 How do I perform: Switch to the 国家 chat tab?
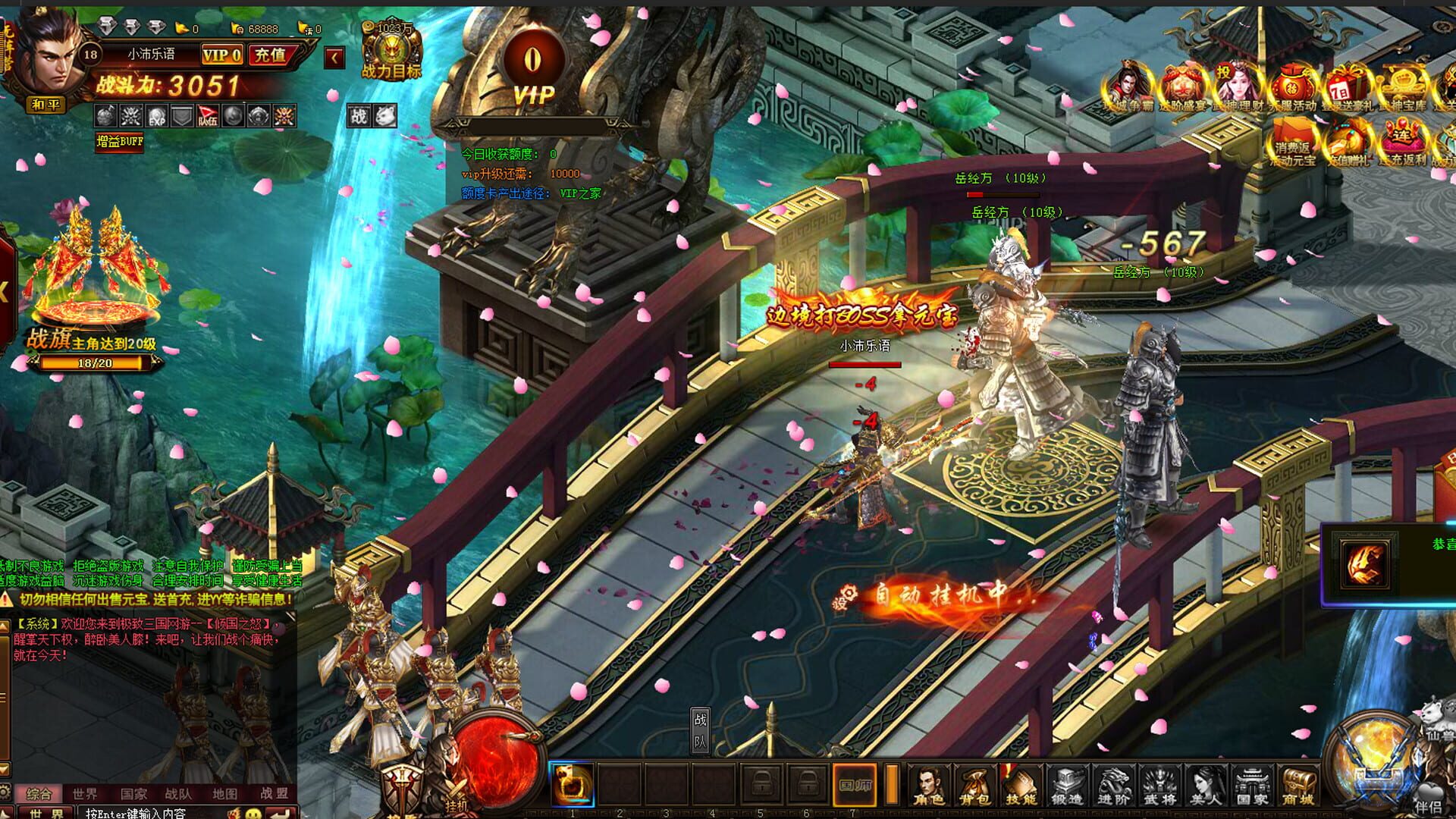pyautogui.click(x=134, y=793)
